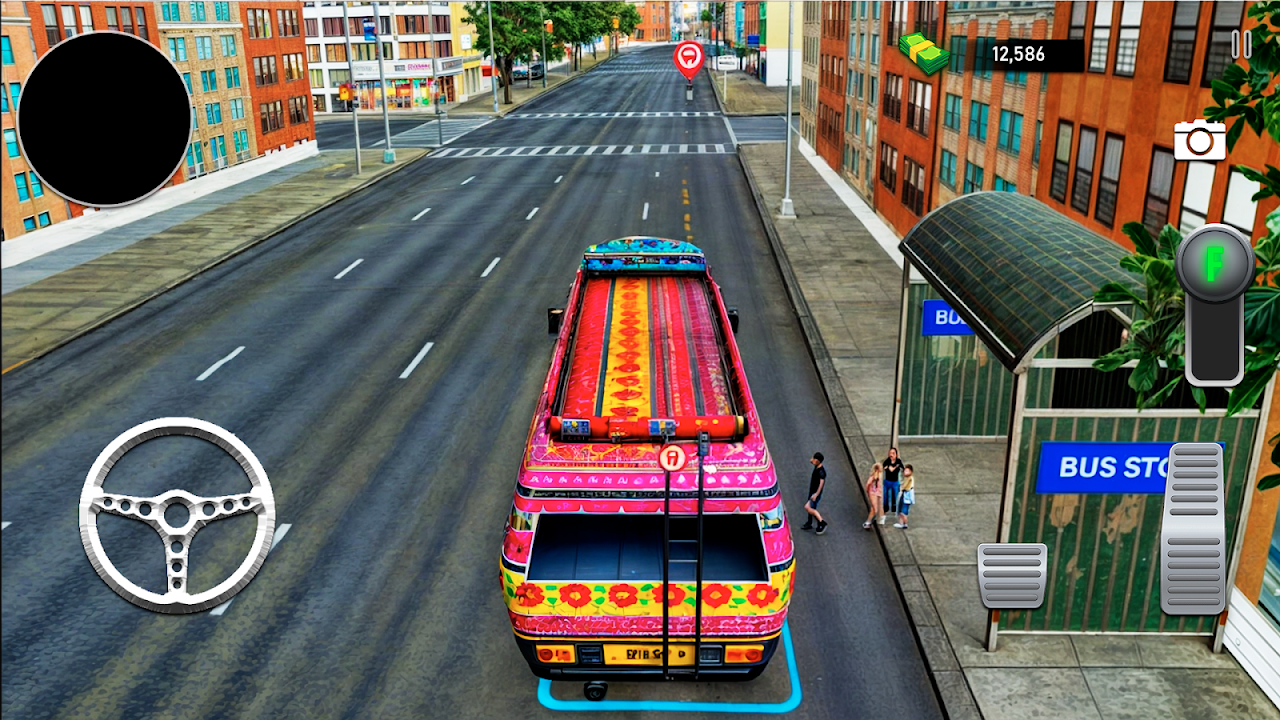Screen dimensions: 1280x720
Task: Step on the tall accelerator pedal
Action: coord(1193,527)
